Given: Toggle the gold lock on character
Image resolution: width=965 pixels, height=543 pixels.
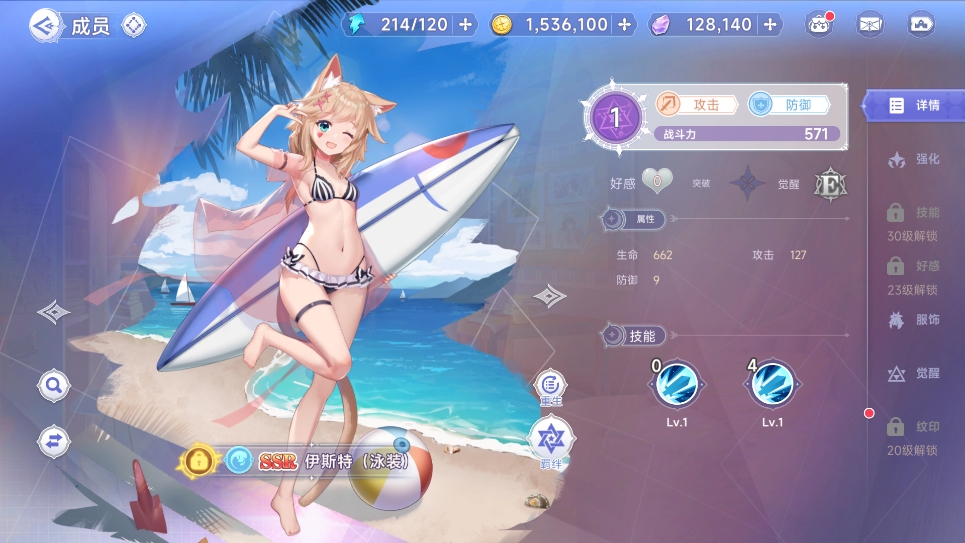Looking at the screenshot, I should pos(200,461).
